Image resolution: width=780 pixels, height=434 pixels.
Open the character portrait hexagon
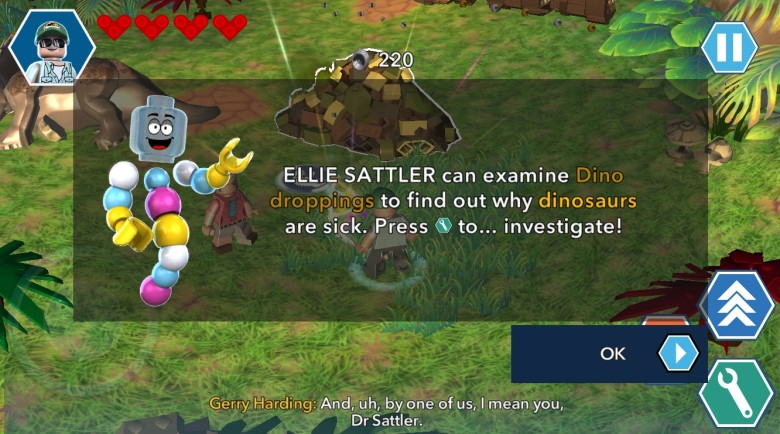[52, 47]
